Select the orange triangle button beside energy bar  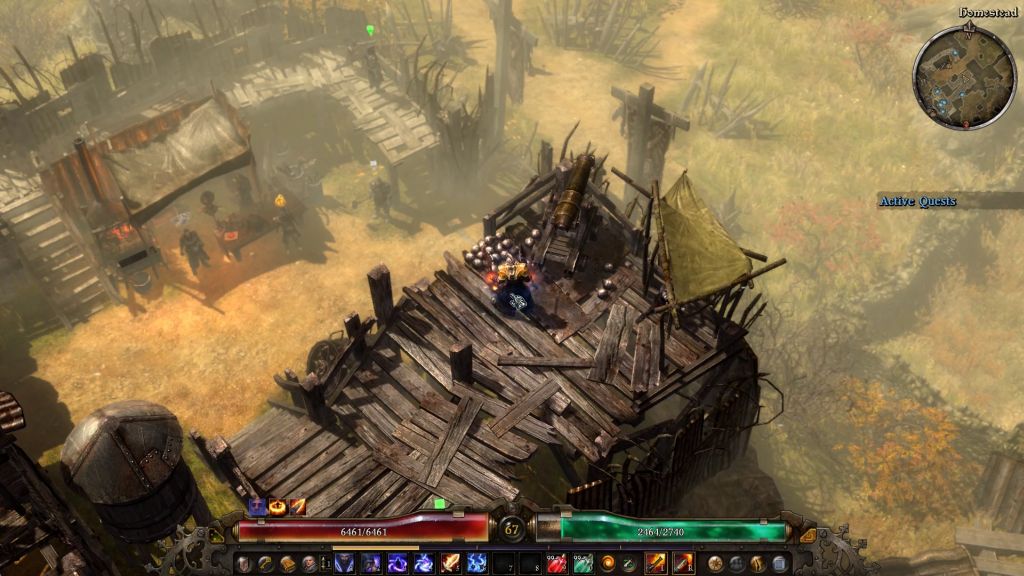808,535
